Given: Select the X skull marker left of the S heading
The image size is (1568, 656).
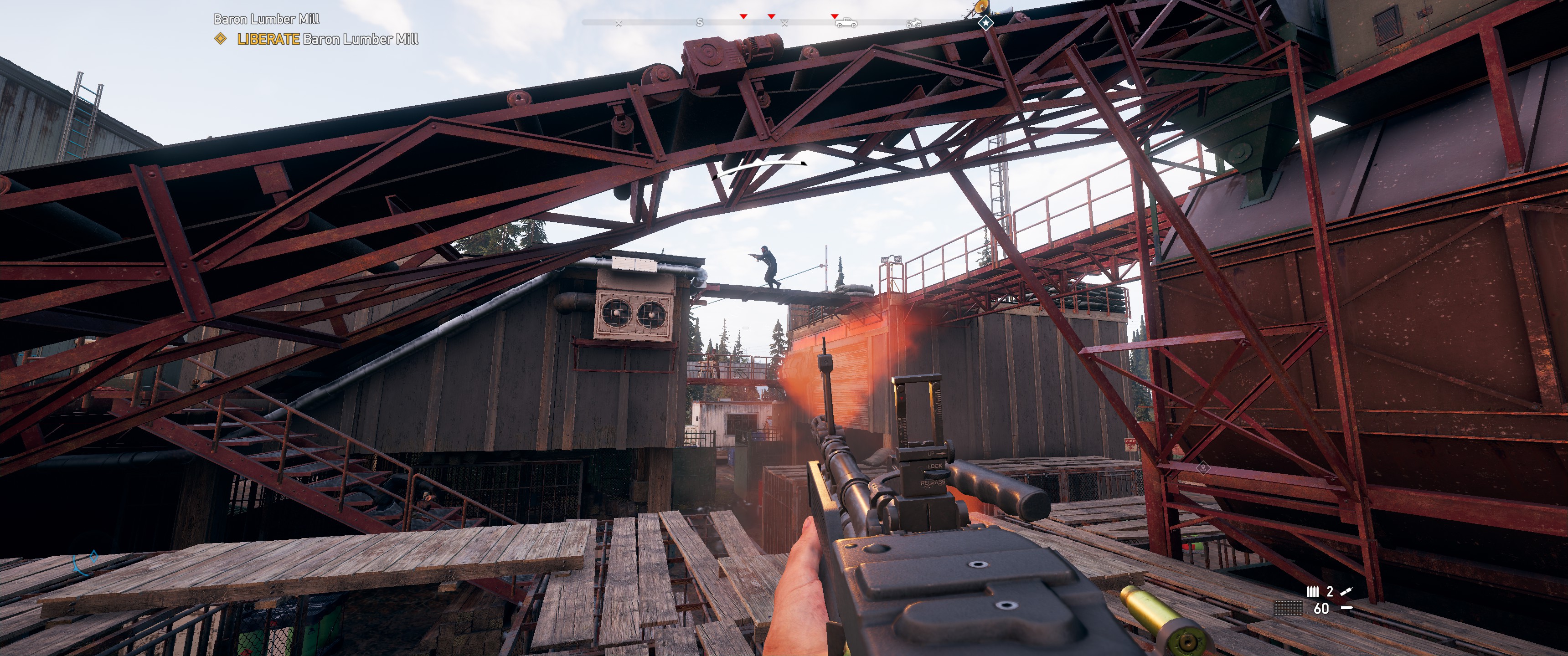Looking at the screenshot, I should click(619, 23).
